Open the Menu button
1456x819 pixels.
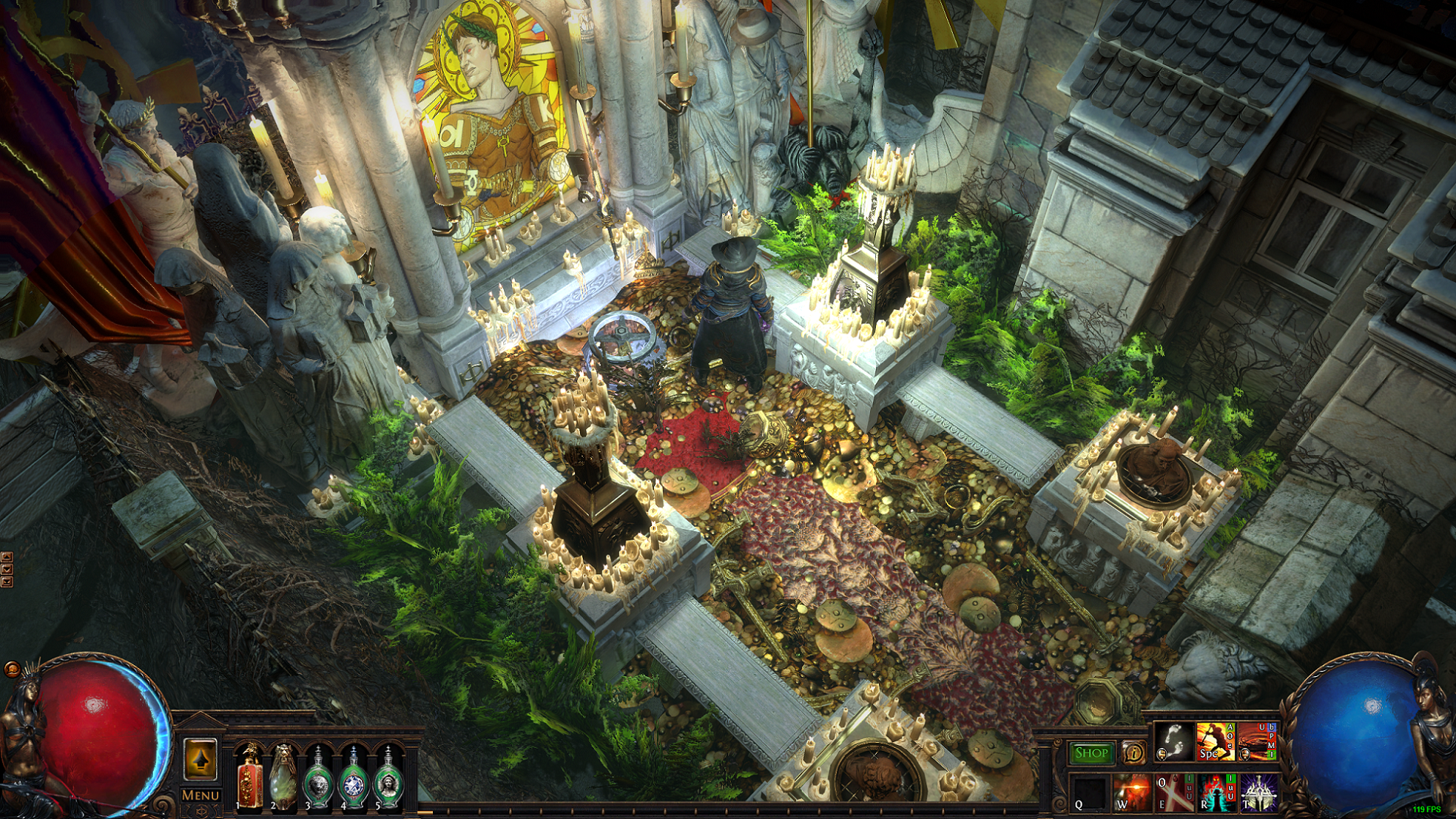click(200, 795)
